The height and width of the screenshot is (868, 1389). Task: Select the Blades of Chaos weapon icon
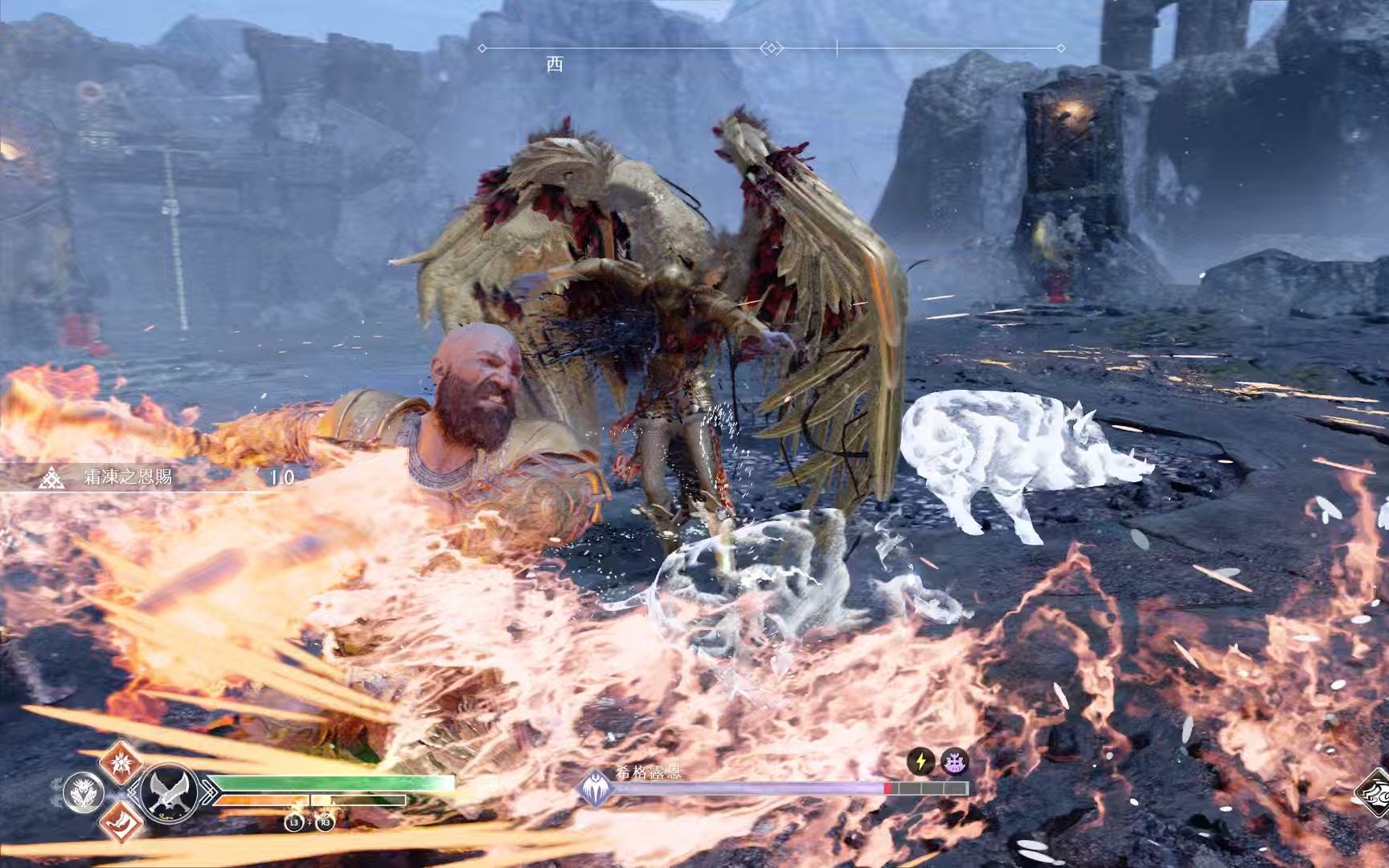coord(170,790)
